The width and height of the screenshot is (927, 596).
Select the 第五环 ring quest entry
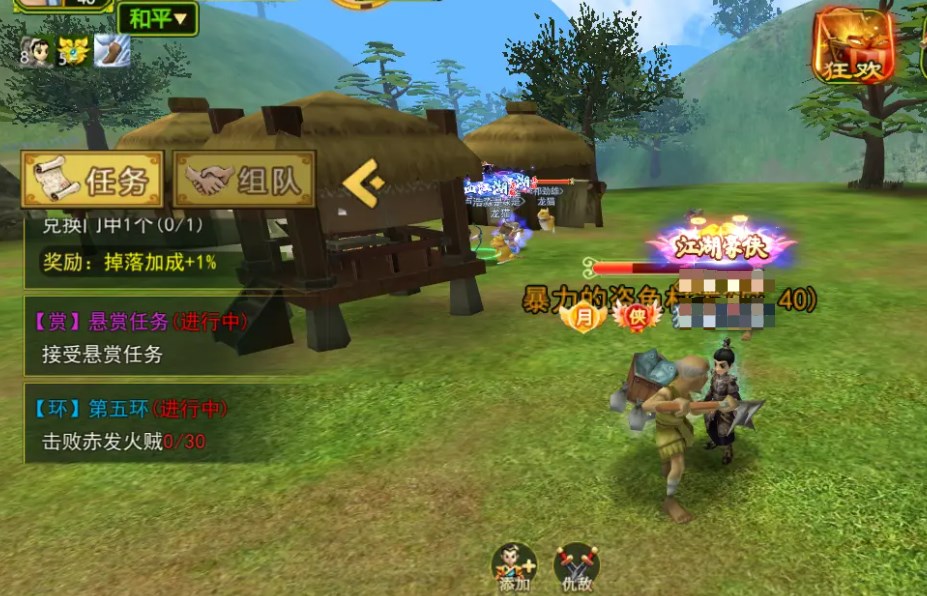coord(150,424)
